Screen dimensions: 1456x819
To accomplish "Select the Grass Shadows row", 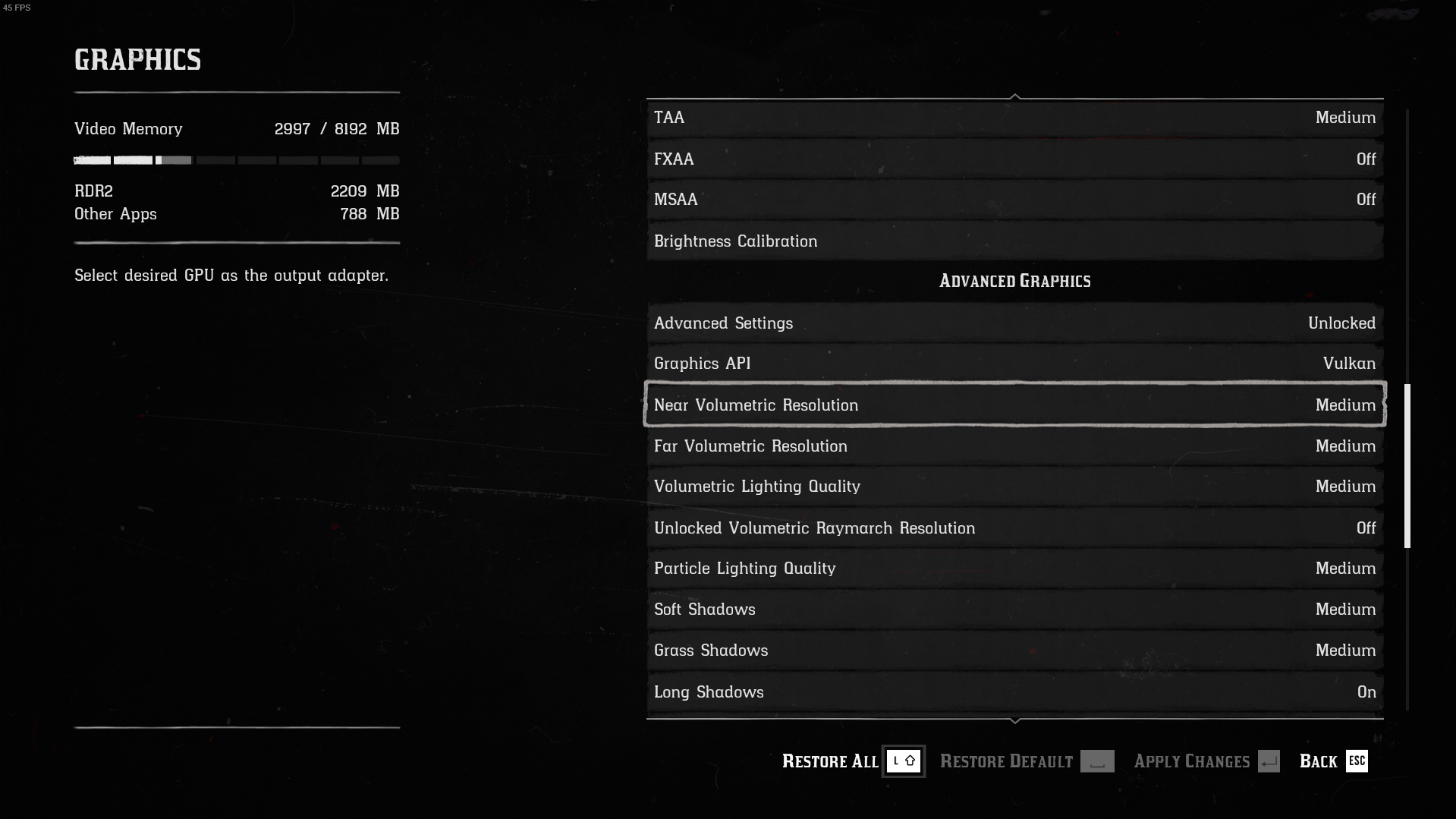I will pos(1014,650).
